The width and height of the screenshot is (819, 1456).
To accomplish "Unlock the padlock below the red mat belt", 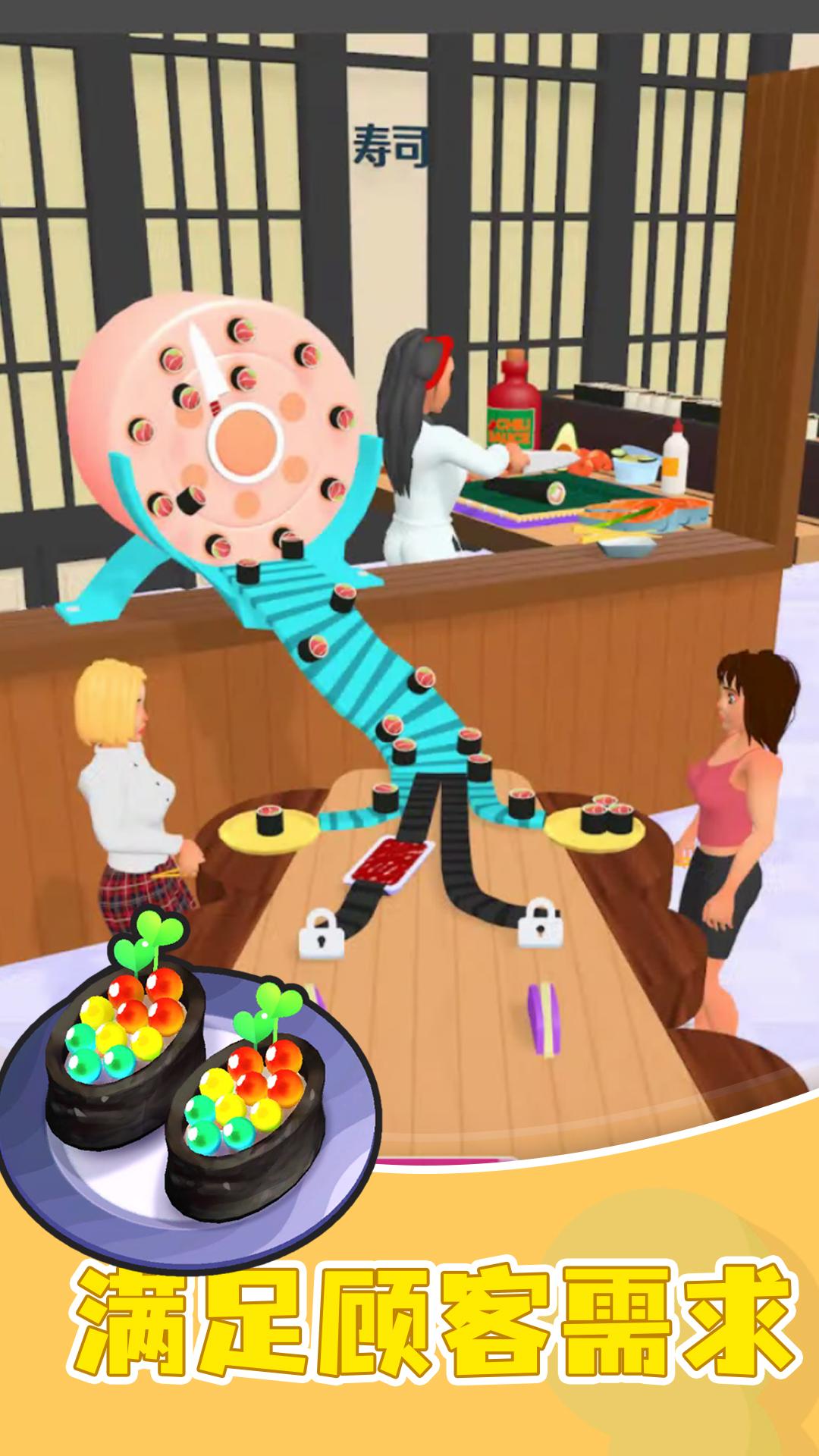I will (322, 934).
